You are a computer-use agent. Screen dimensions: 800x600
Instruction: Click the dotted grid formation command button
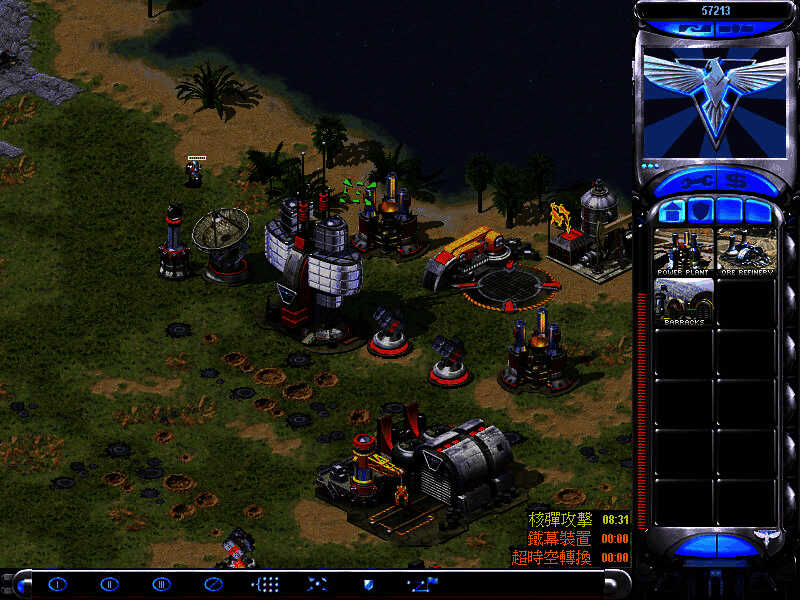tap(265, 583)
